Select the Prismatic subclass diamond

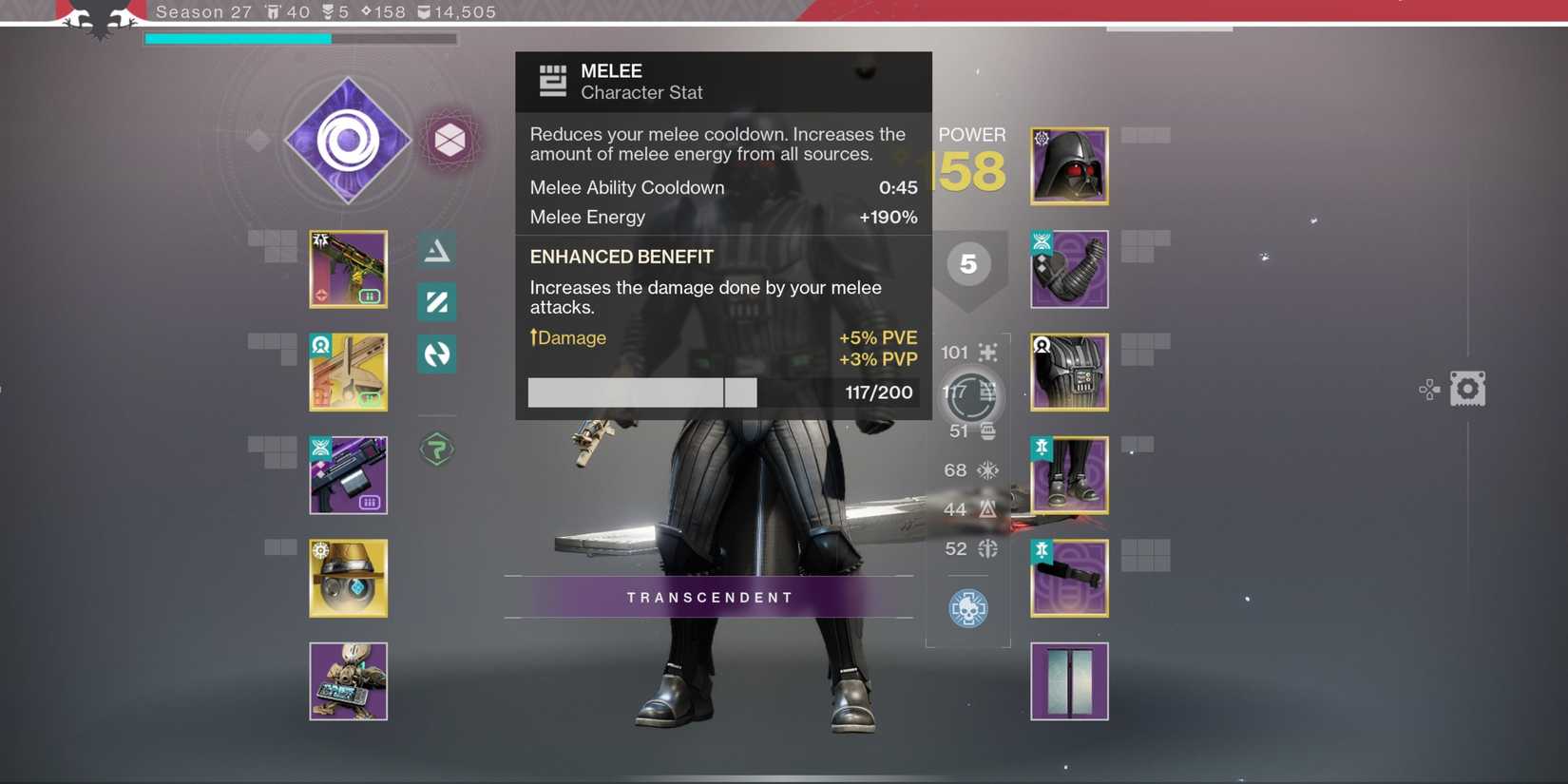348,140
